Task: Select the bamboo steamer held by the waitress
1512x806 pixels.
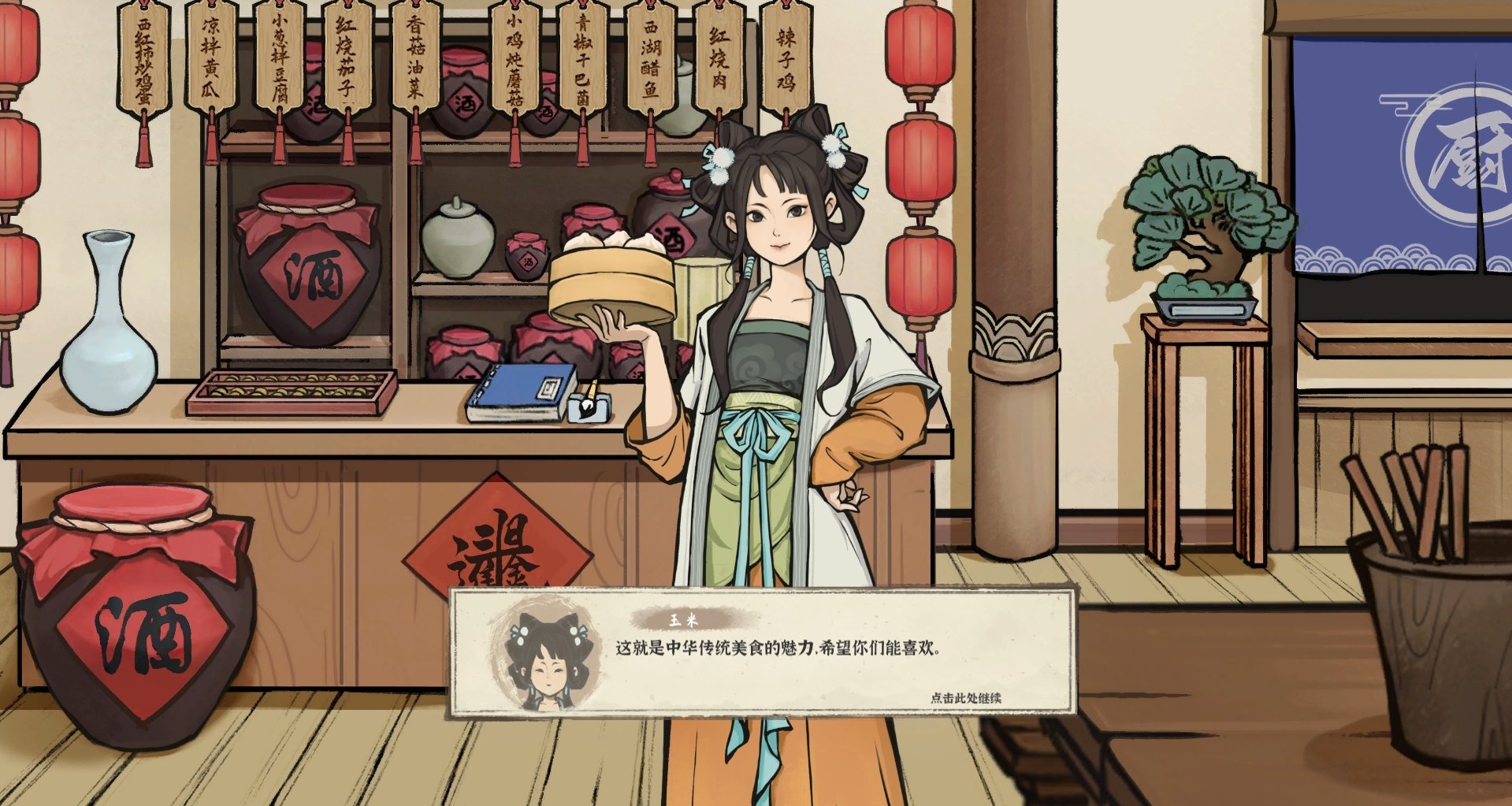Action: 613,277
